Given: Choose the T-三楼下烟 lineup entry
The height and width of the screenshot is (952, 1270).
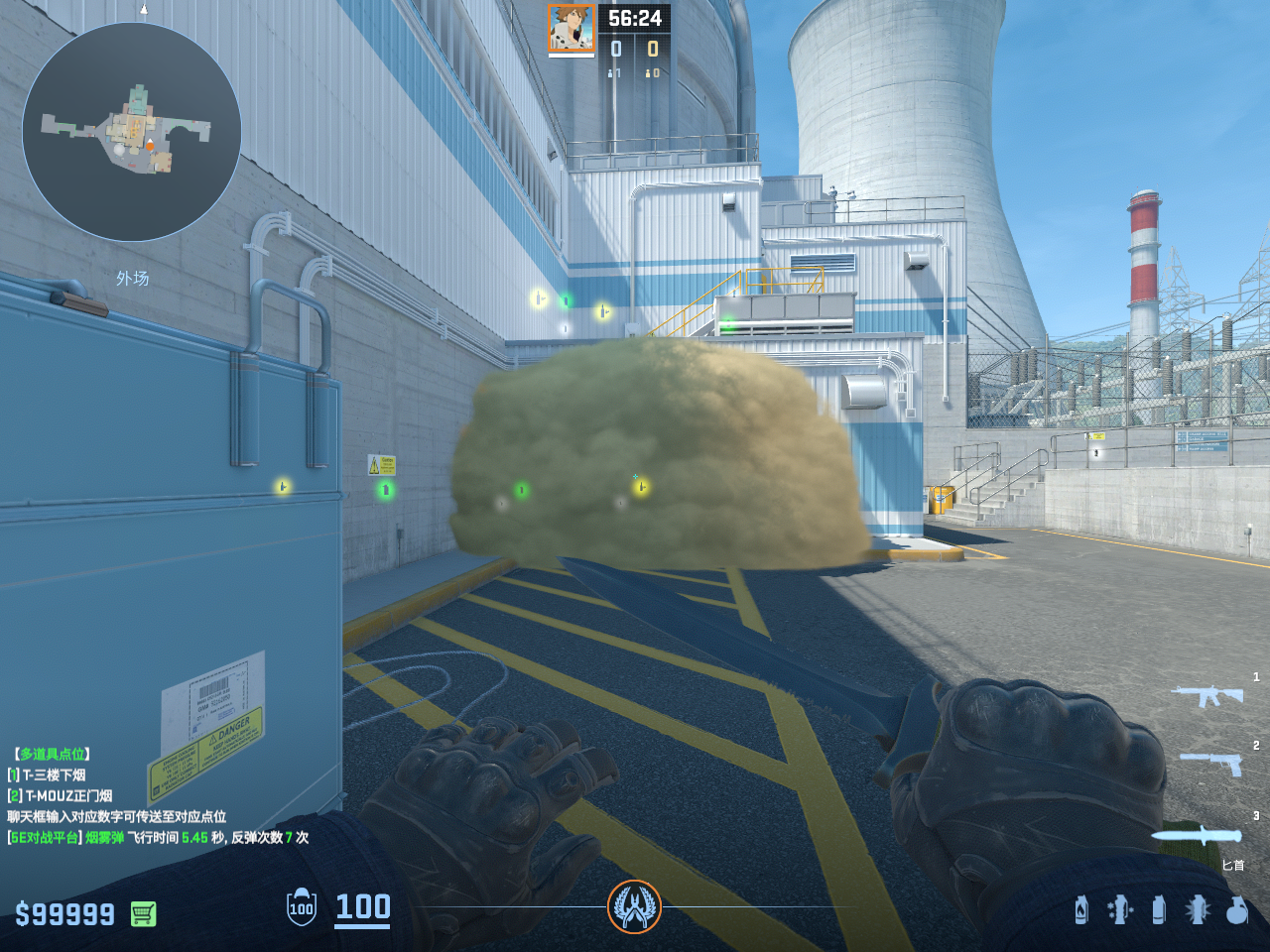Looking at the screenshot, I should tap(54, 774).
